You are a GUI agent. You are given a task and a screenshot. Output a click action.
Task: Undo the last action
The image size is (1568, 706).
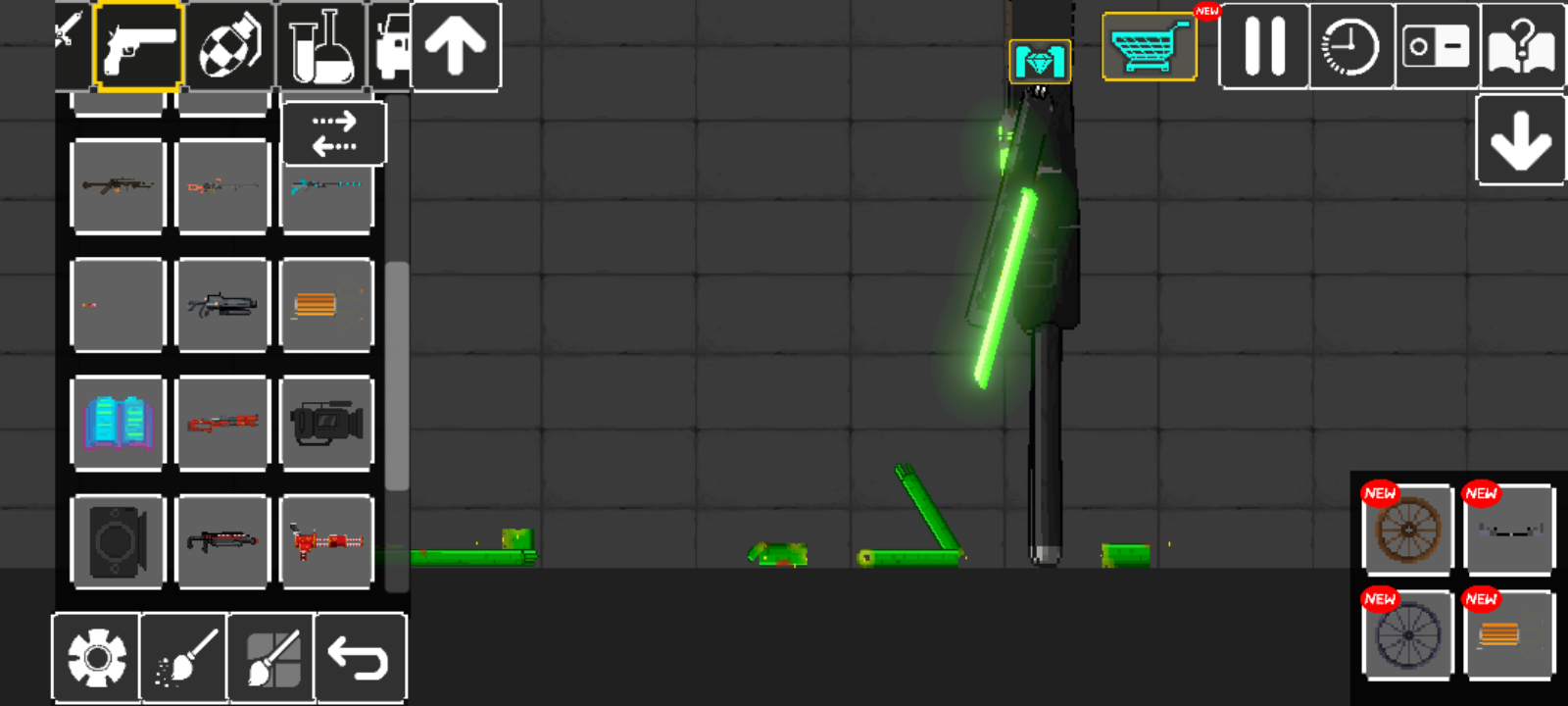tap(360, 657)
